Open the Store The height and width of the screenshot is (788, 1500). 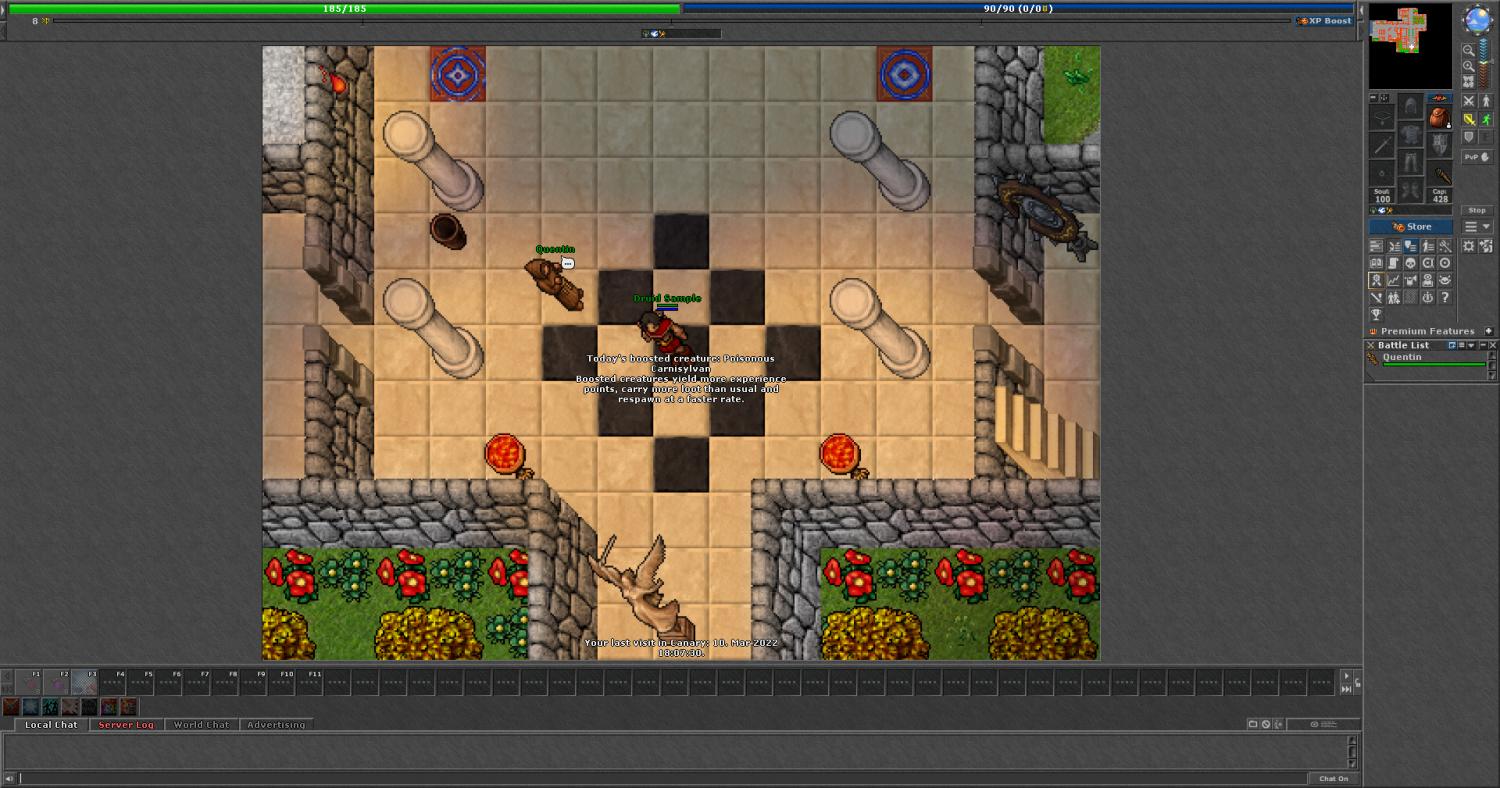click(1411, 227)
